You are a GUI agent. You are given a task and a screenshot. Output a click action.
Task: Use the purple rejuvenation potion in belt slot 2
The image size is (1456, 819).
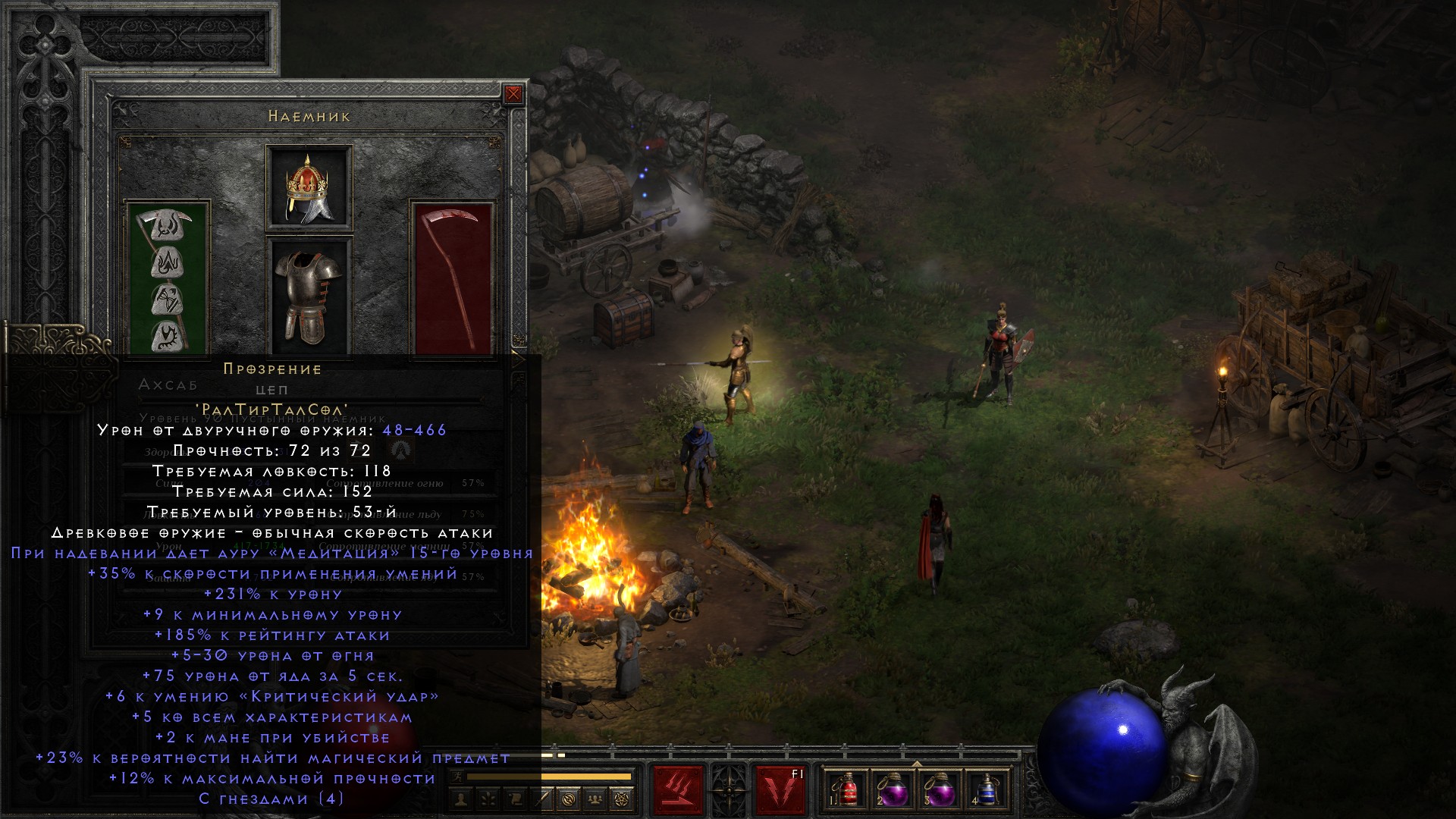[x=893, y=789]
